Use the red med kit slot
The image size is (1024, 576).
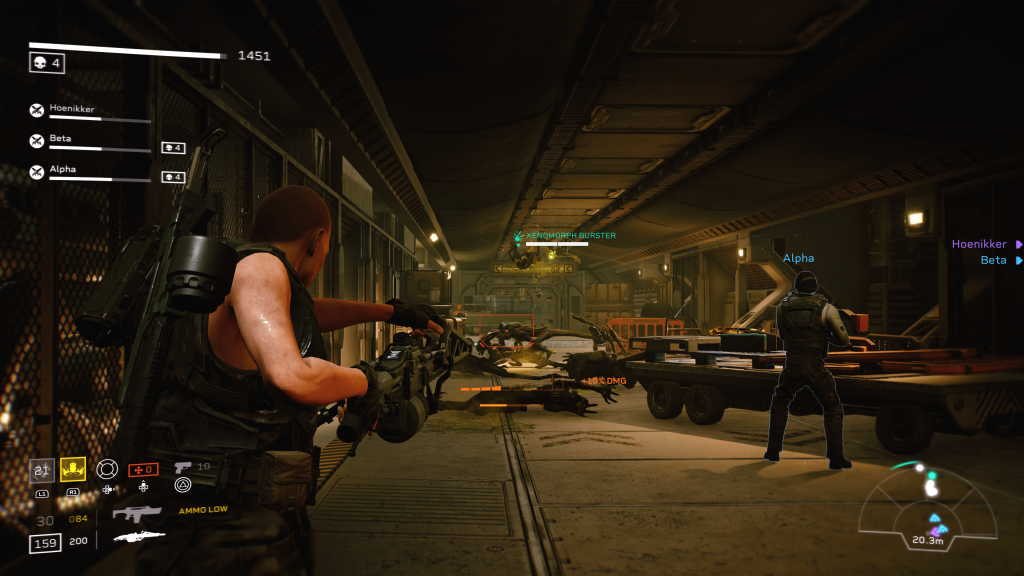pyautogui.click(x=143, y=469)
